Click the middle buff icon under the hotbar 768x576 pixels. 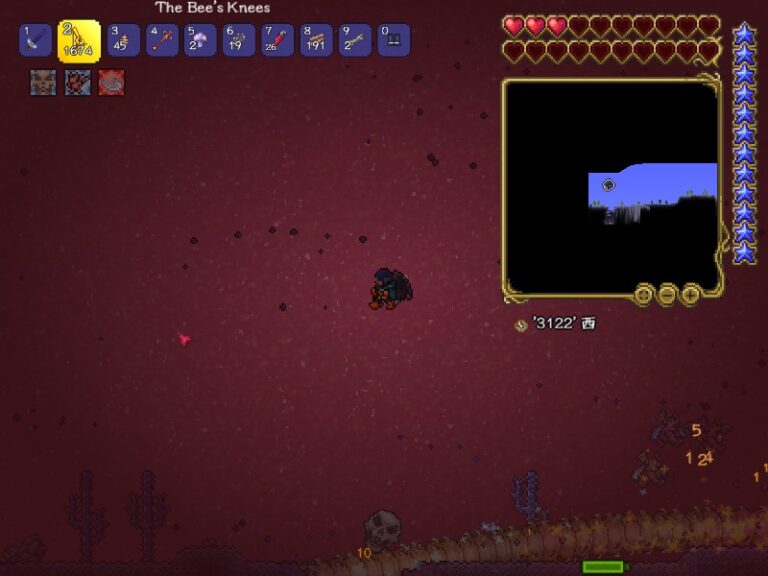pos(77,83)
